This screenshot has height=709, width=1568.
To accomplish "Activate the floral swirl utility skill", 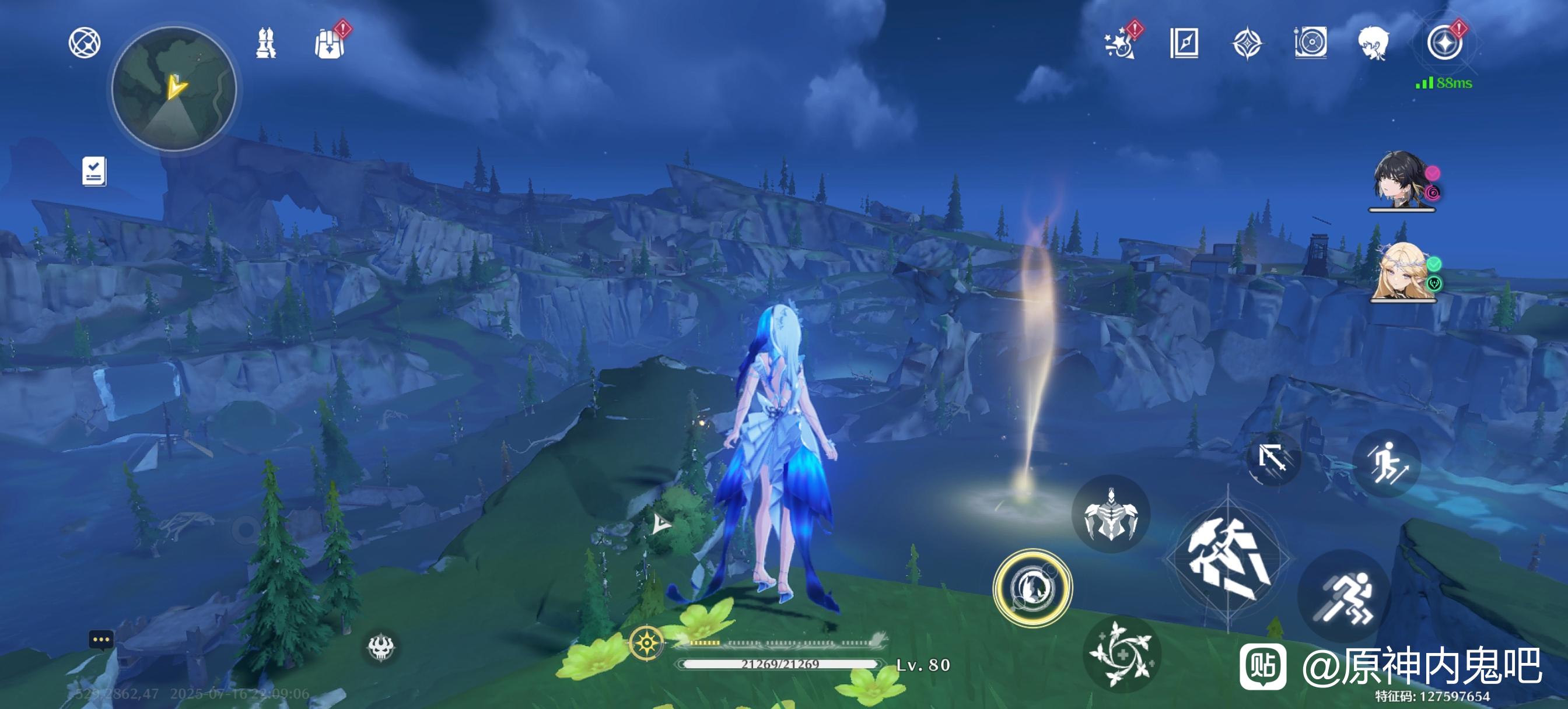I will [x=1121, y=654].
